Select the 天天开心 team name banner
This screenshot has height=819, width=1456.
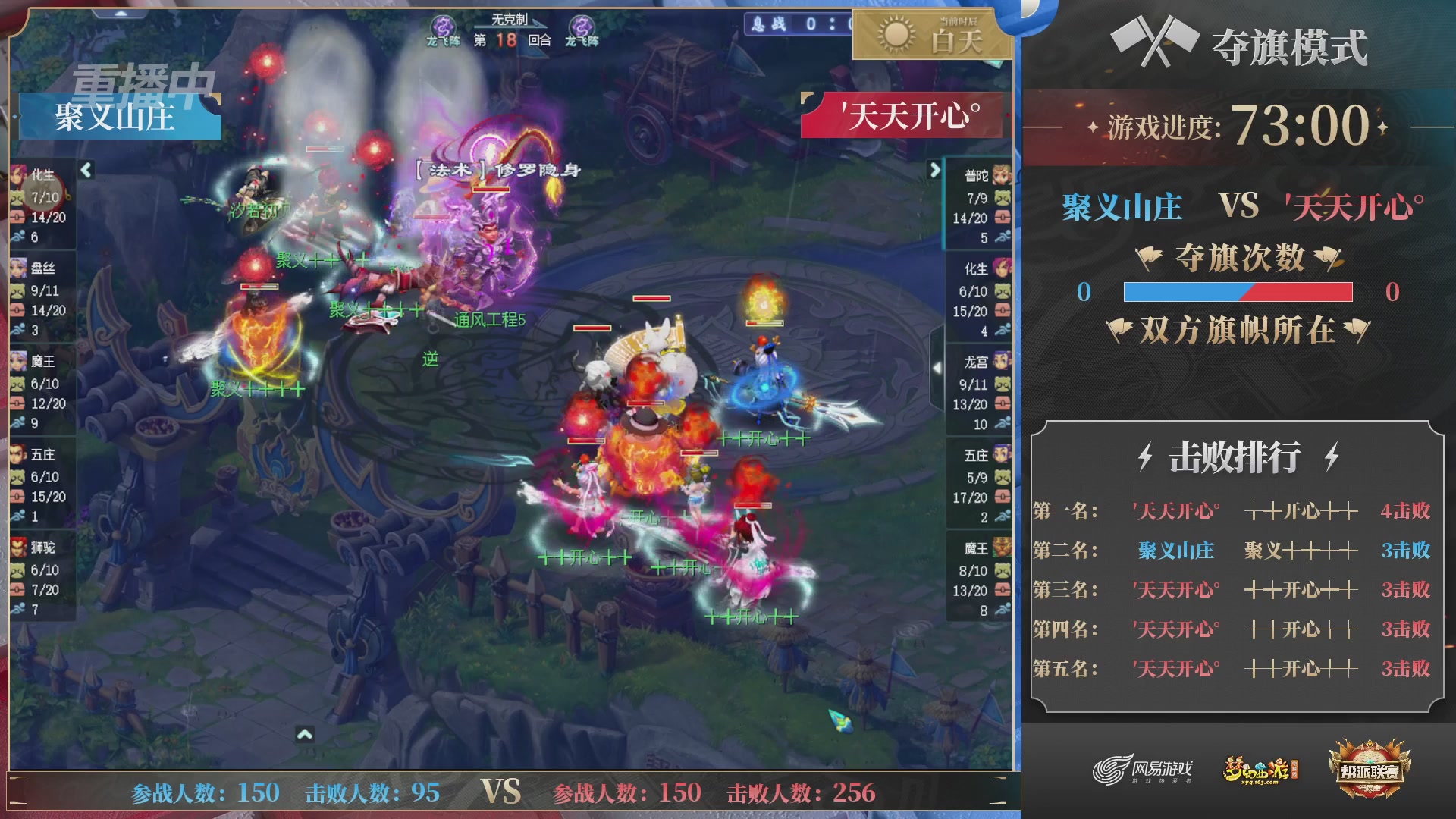(x=902, y=115)
